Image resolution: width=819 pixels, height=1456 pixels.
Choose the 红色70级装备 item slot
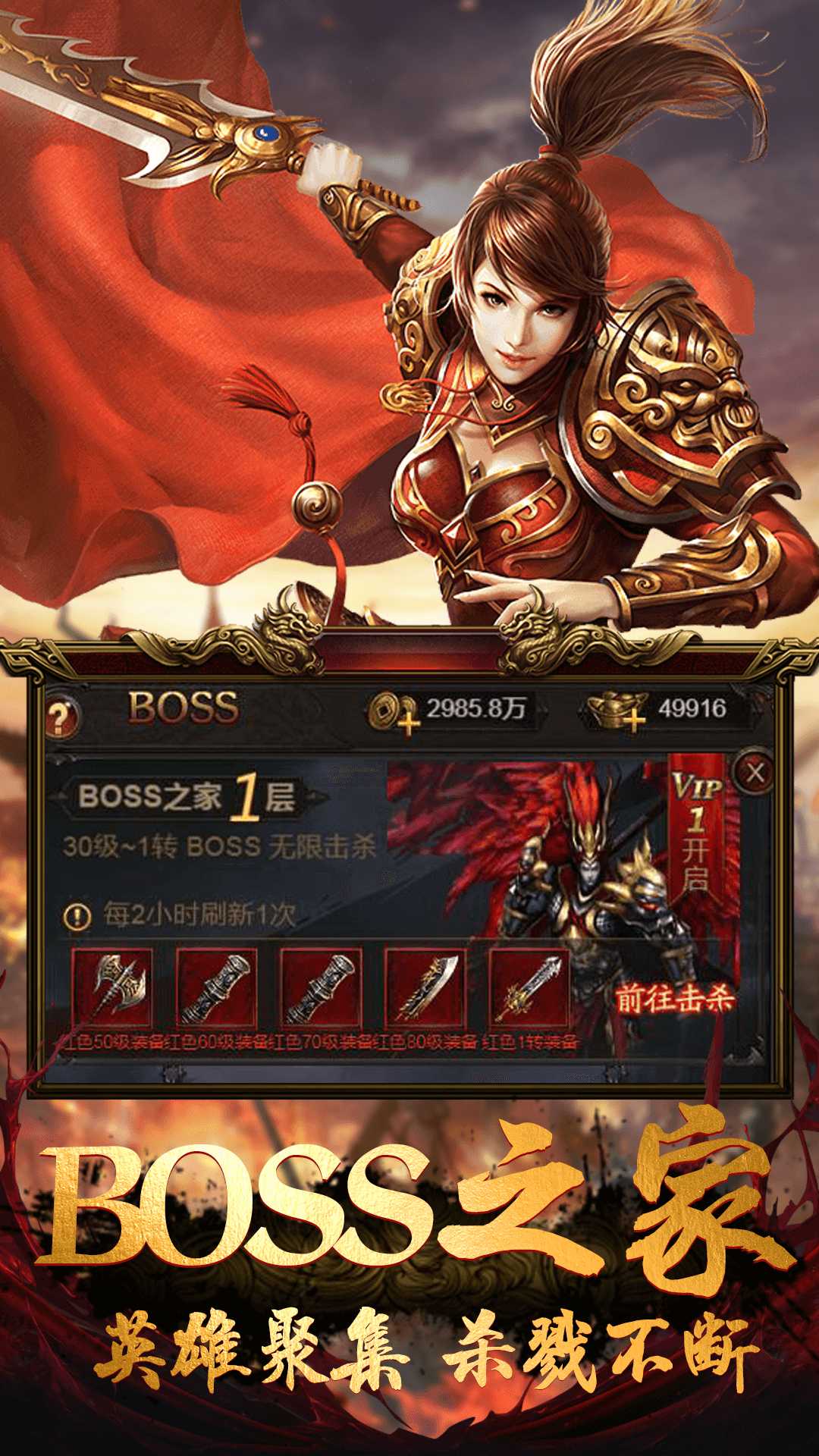click(x=321, y=987)
